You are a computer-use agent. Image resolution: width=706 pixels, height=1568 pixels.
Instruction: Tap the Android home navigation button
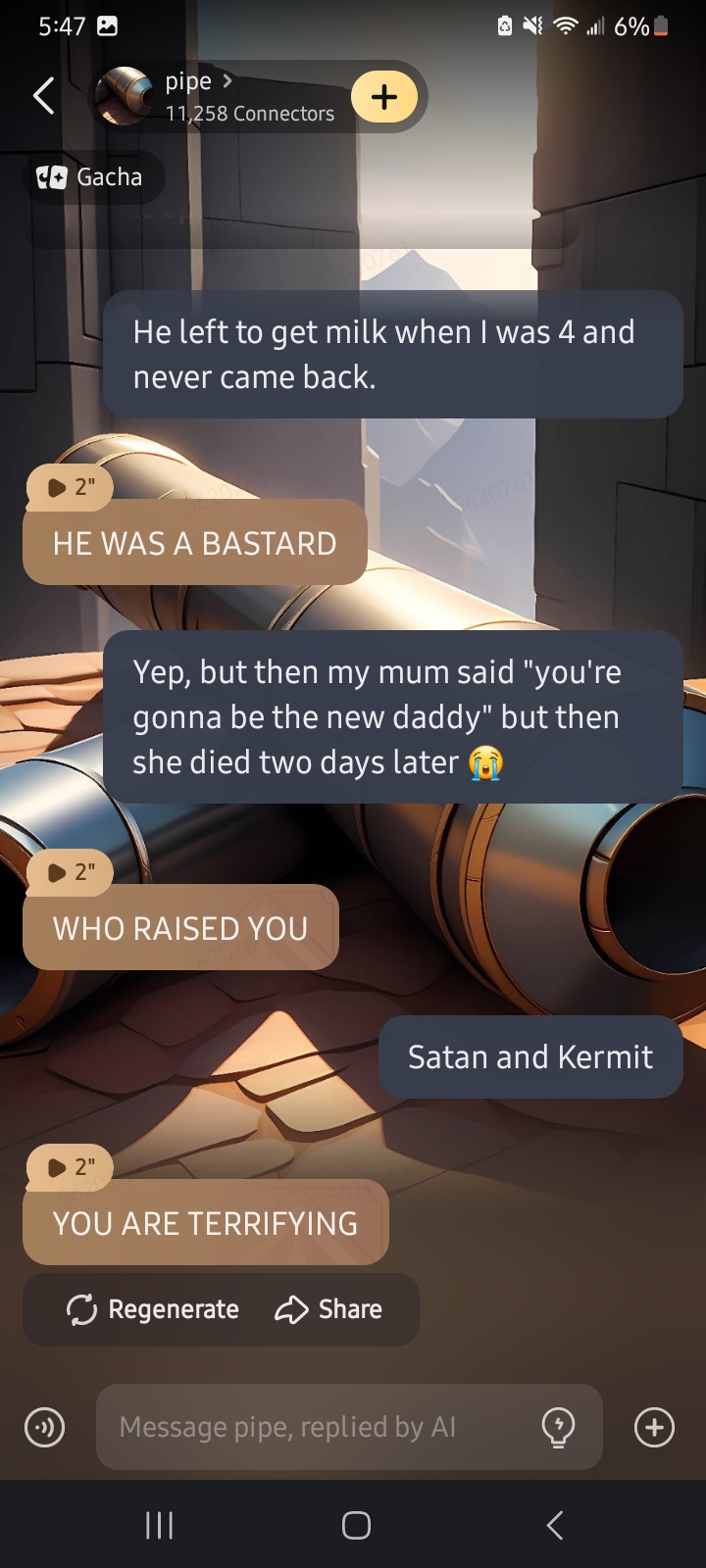coord(356,1525)
